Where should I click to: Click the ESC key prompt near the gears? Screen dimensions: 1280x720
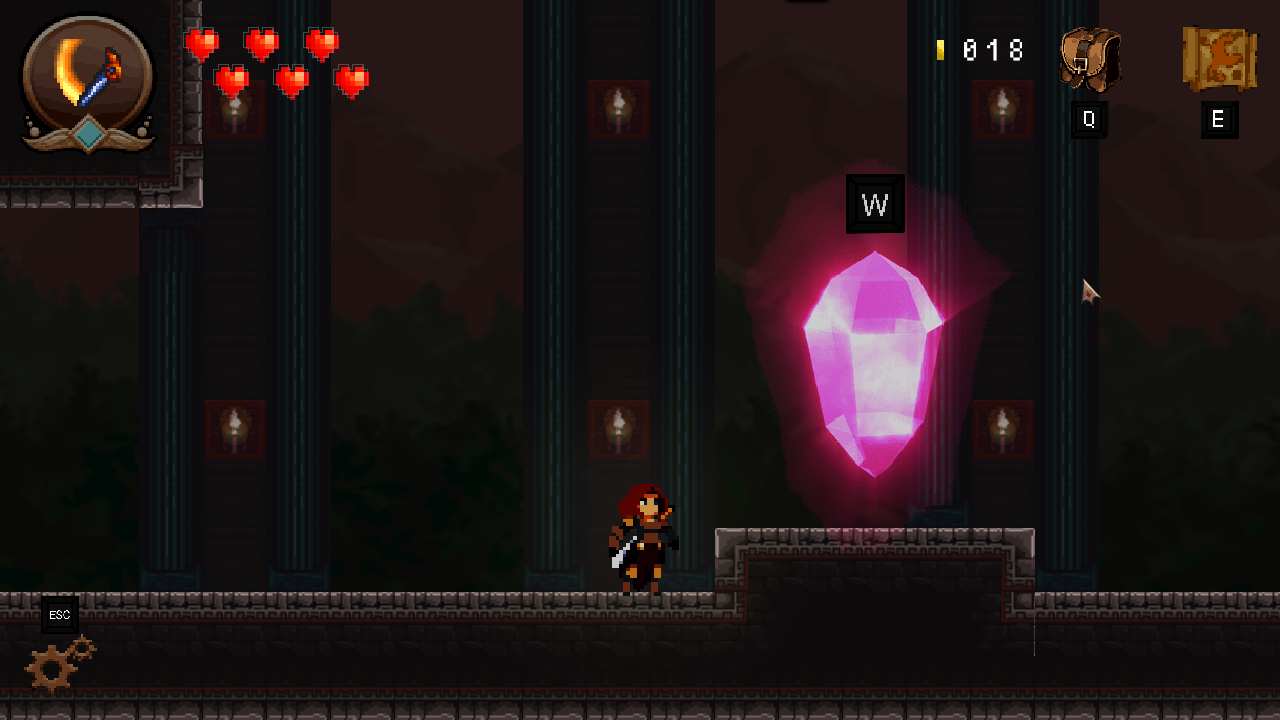click(58, 615)
